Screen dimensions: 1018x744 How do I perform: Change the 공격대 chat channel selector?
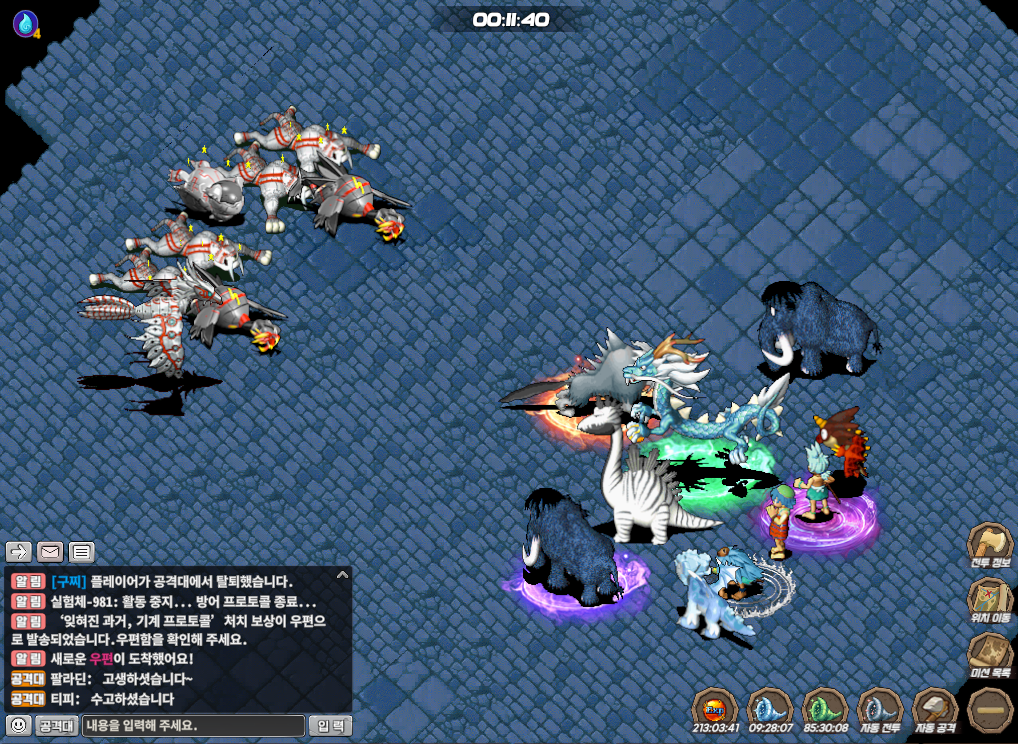pyautogui.click(x=57, y=725)
